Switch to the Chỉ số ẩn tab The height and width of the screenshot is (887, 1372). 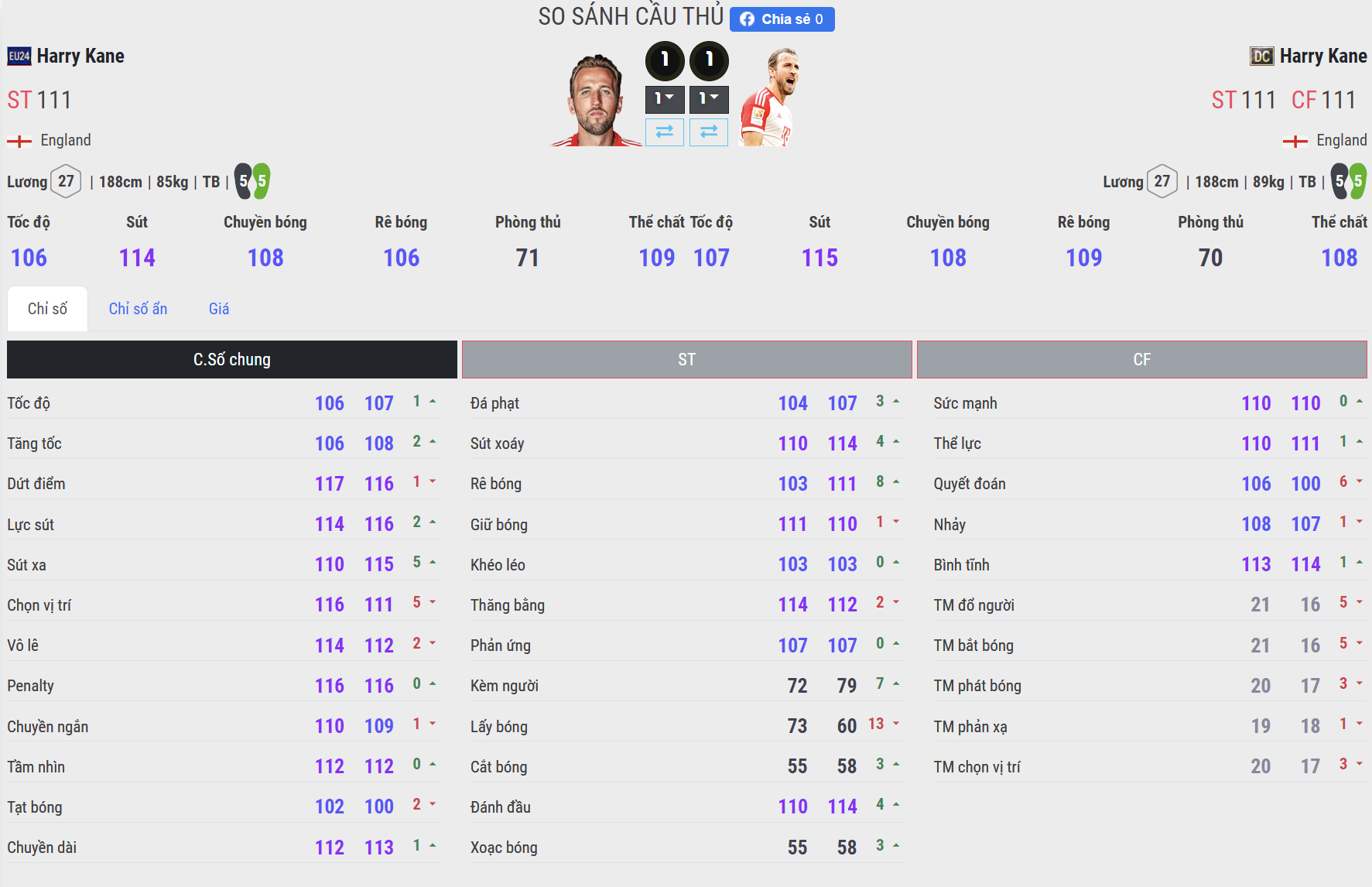click(x=138, y=309)
